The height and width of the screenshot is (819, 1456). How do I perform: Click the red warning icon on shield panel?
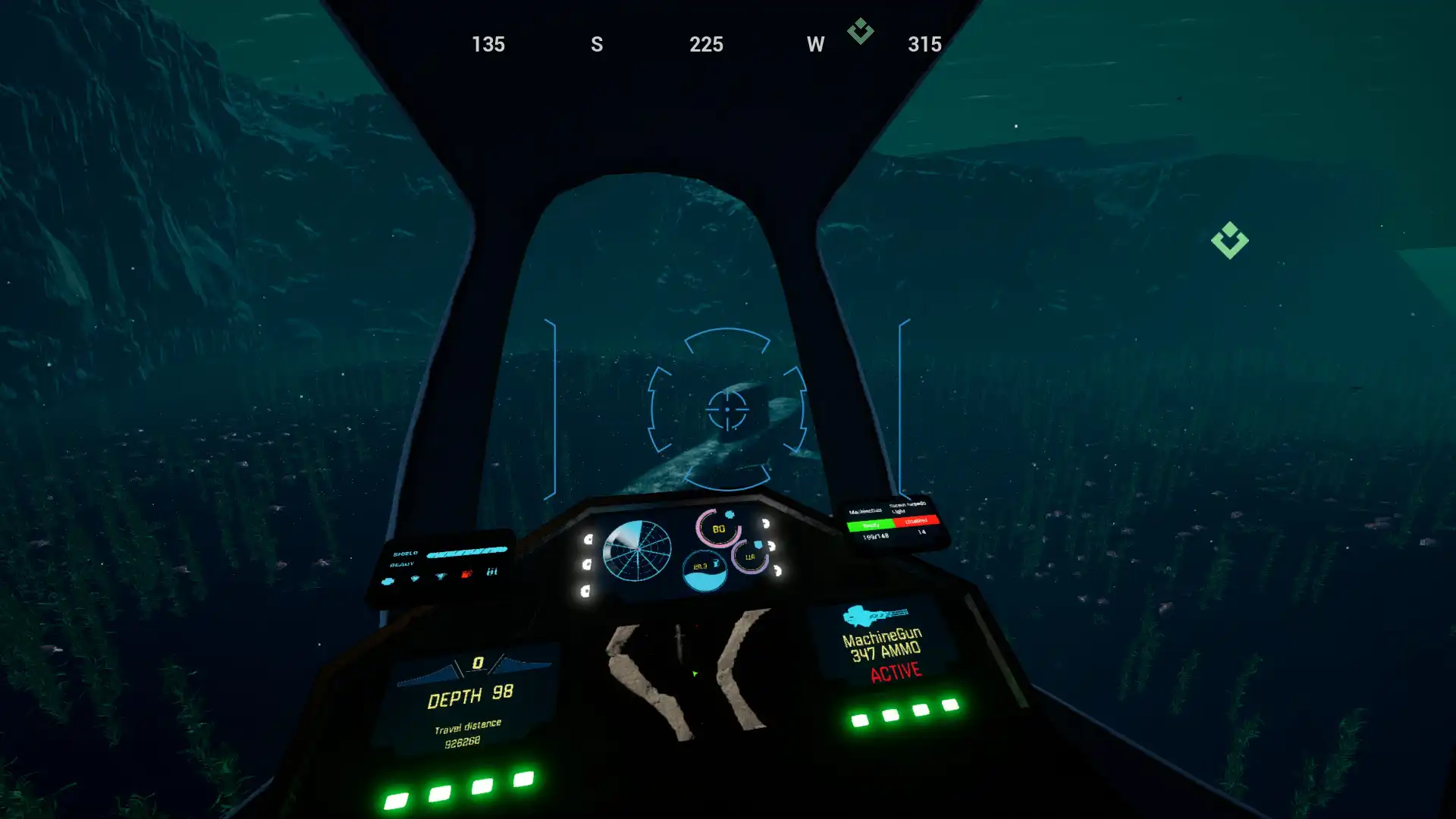(466, 573)
